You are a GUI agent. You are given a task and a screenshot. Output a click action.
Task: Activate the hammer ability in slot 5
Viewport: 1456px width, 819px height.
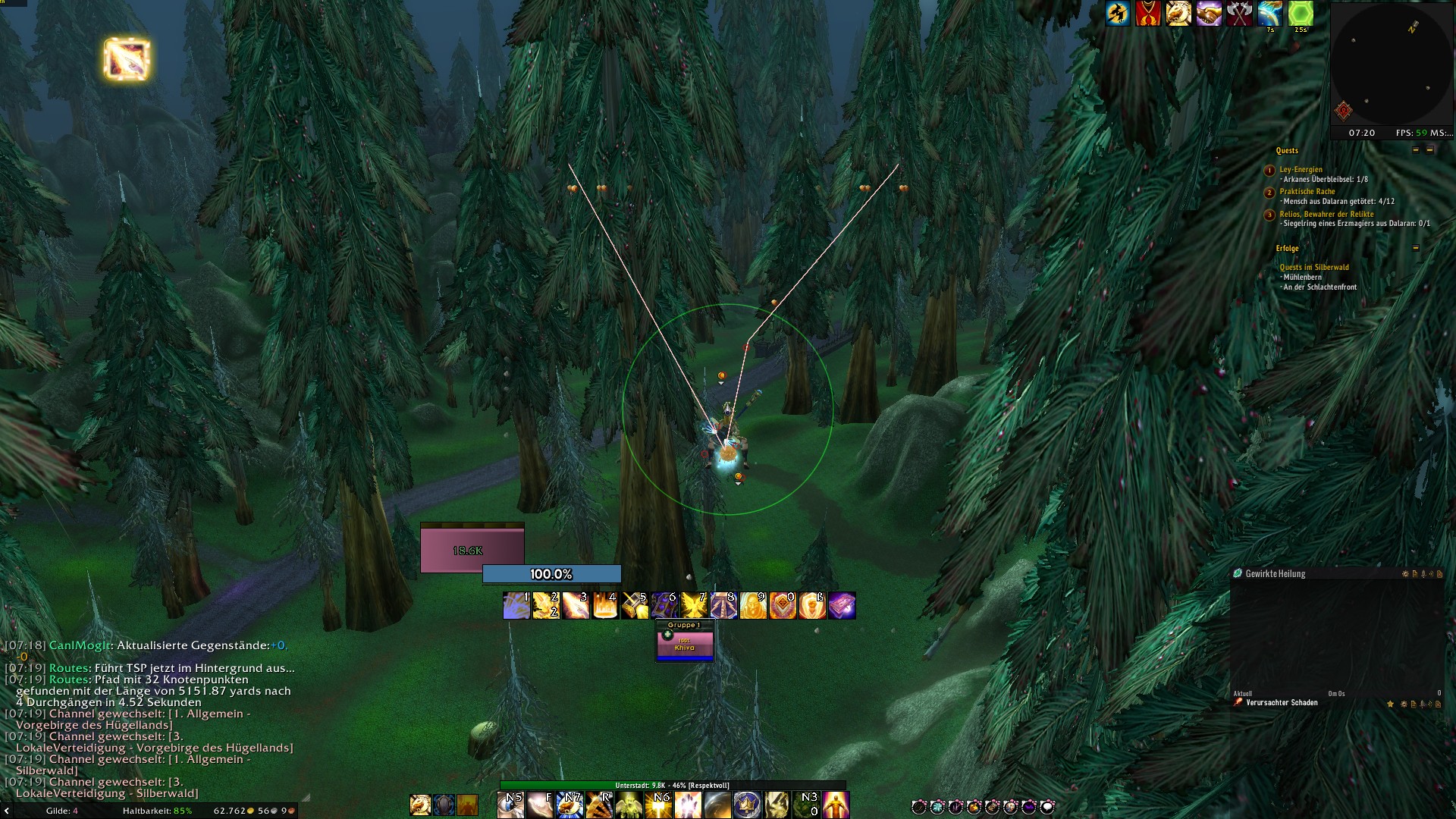[x=635, y=606]
